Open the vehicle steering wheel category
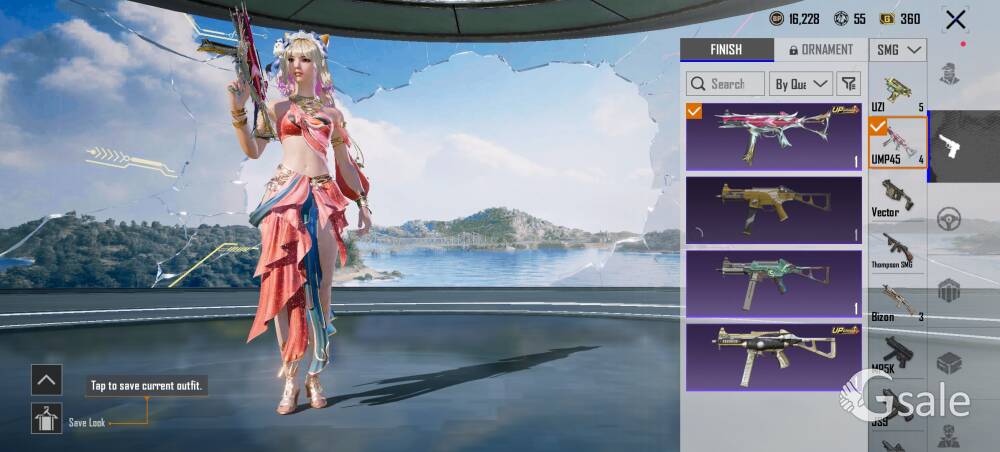1000x452 pixels. (950, 219)
